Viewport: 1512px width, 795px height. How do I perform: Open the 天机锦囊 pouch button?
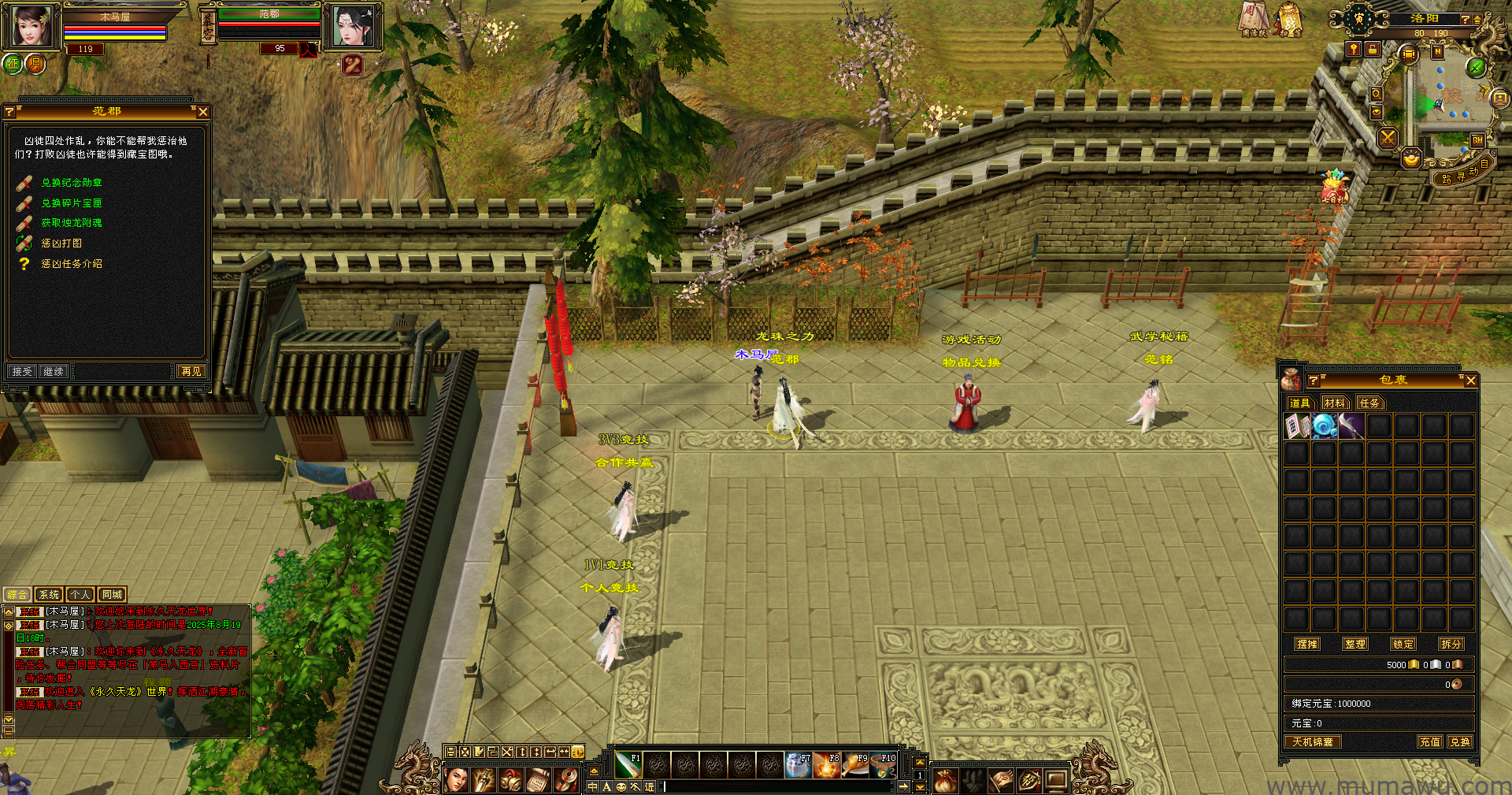(x=1312, y=741)
